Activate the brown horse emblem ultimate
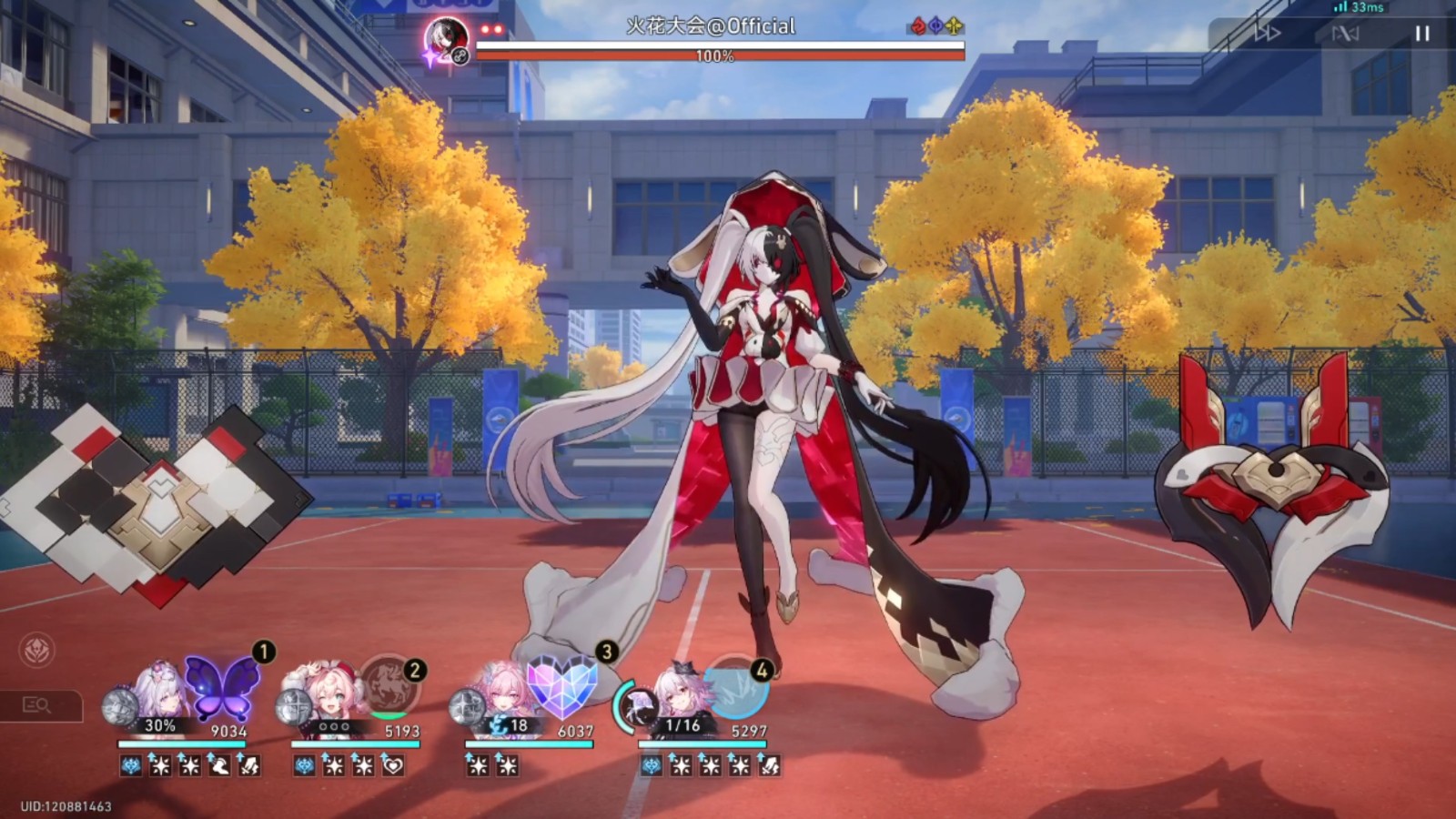This screenshot has height=819, width=1456. 389,689
